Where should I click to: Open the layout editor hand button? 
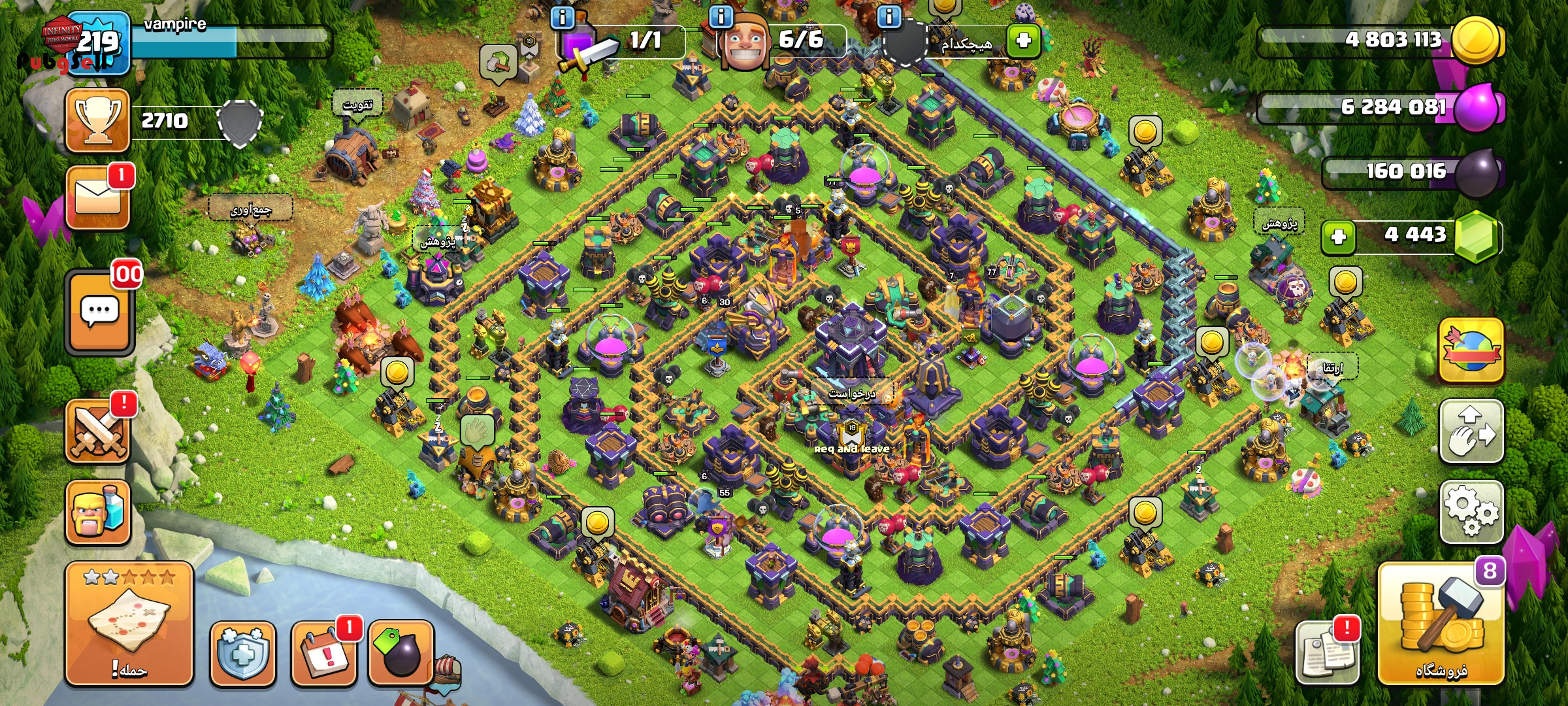[x=1471, y=432]
